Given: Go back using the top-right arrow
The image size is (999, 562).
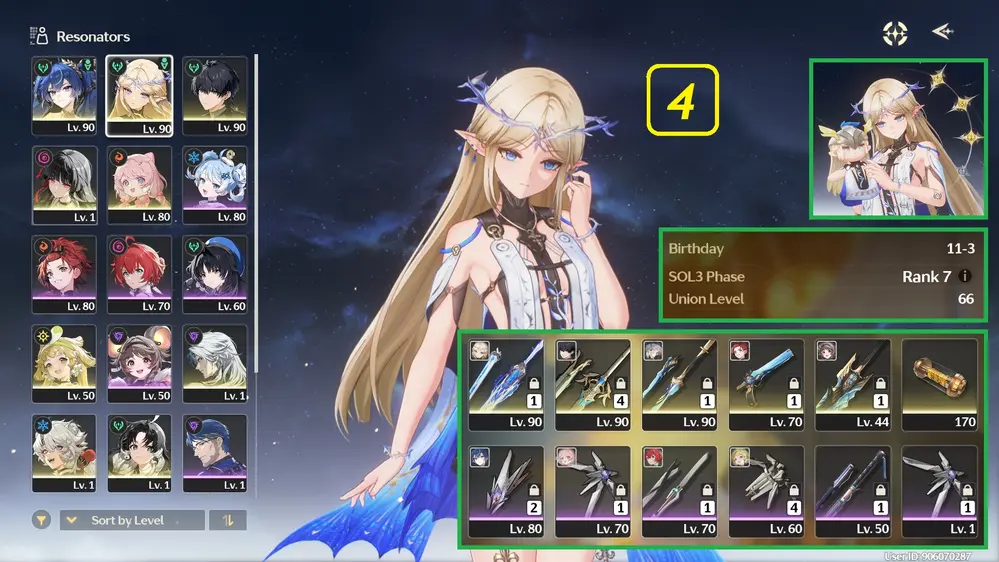Looking at the screenshot, I should coord(942,32).
